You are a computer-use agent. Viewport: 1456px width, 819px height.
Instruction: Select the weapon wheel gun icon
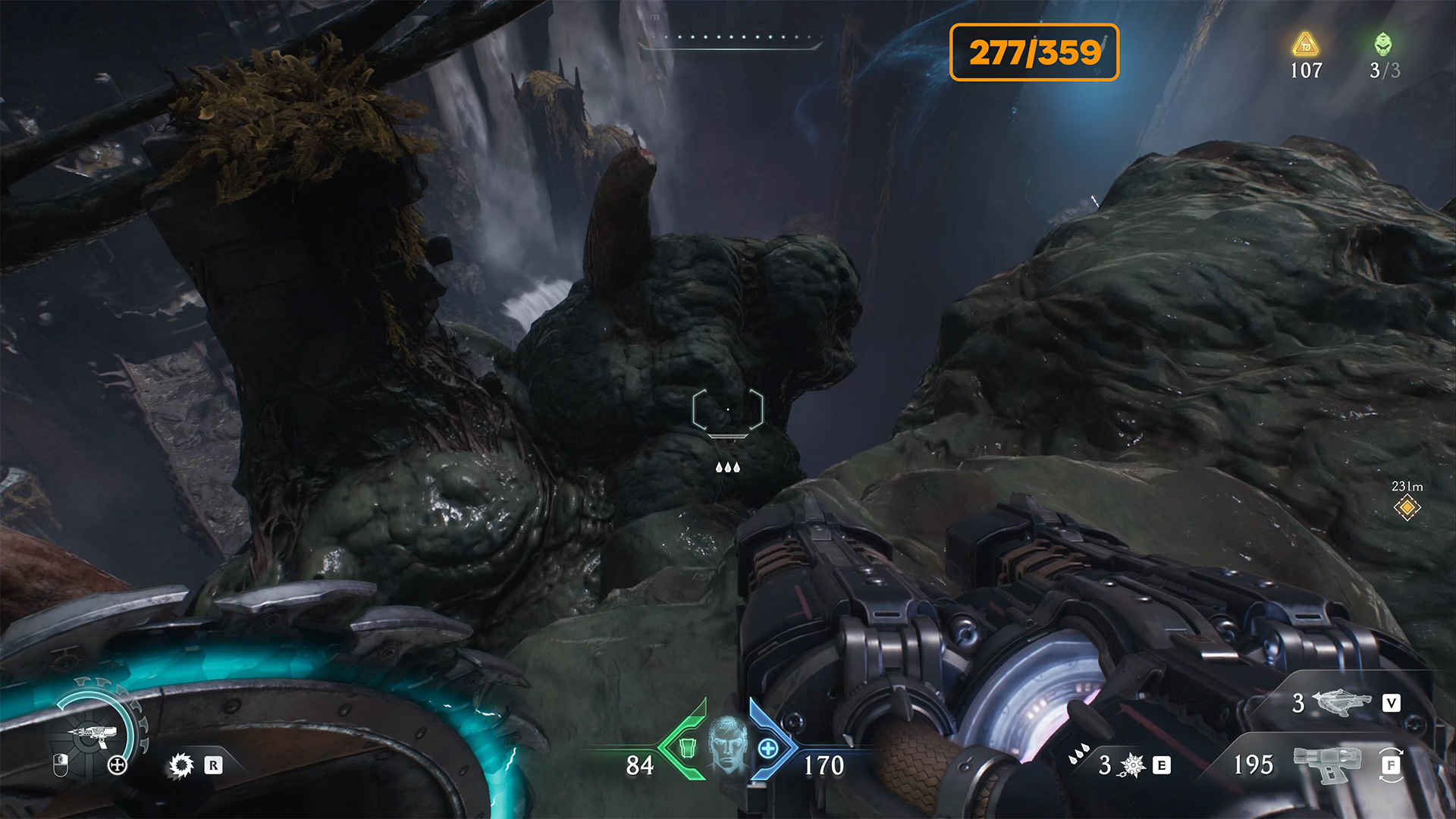point(94,734)
